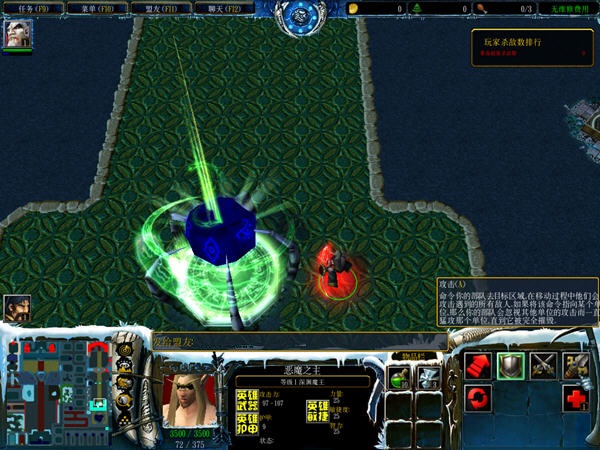Activate the red swirl command icon
Screen dimensions: 600x450
click(479, 399)
